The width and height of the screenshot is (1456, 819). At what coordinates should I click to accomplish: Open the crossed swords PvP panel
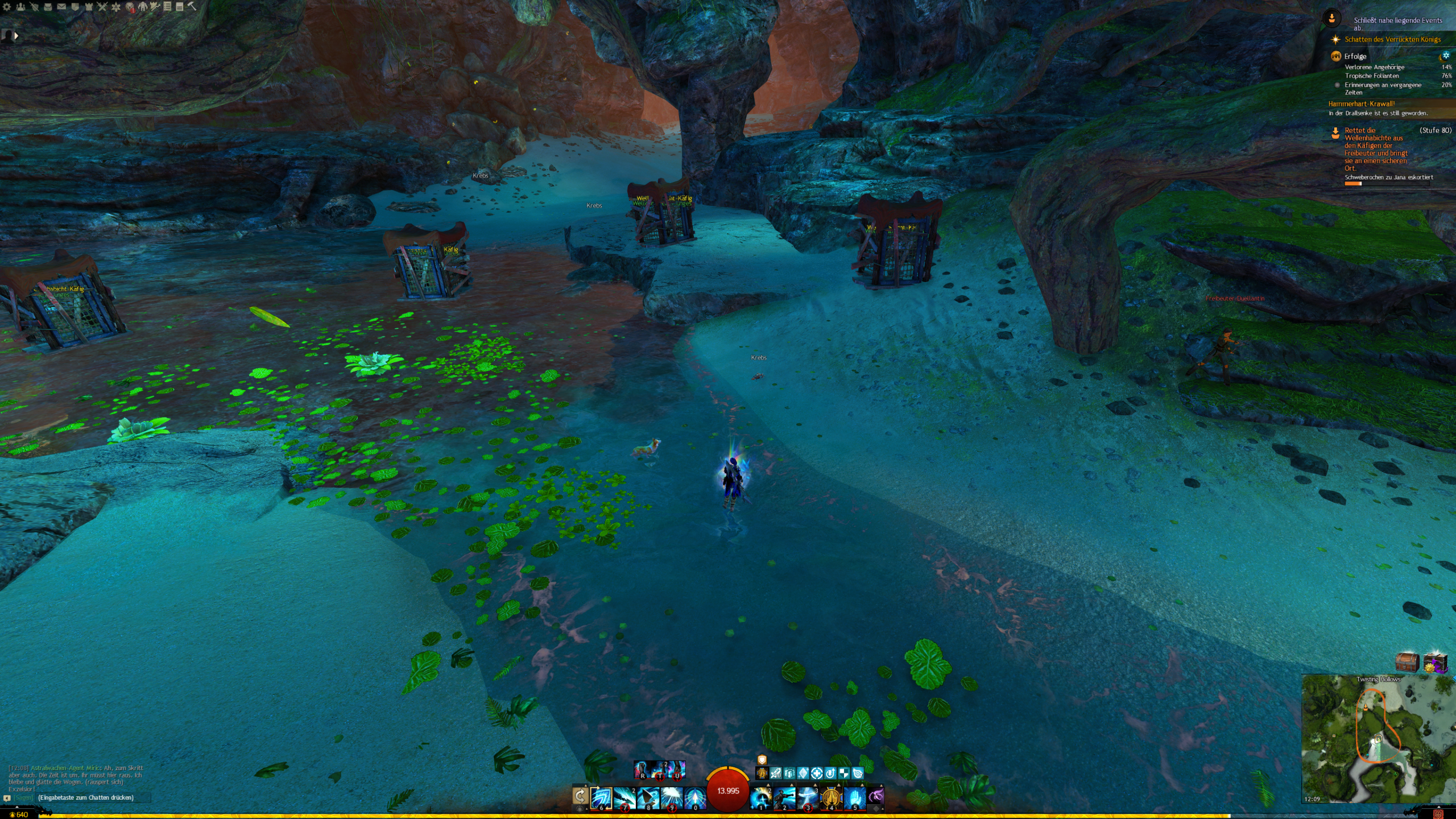[x=102, y=7]
